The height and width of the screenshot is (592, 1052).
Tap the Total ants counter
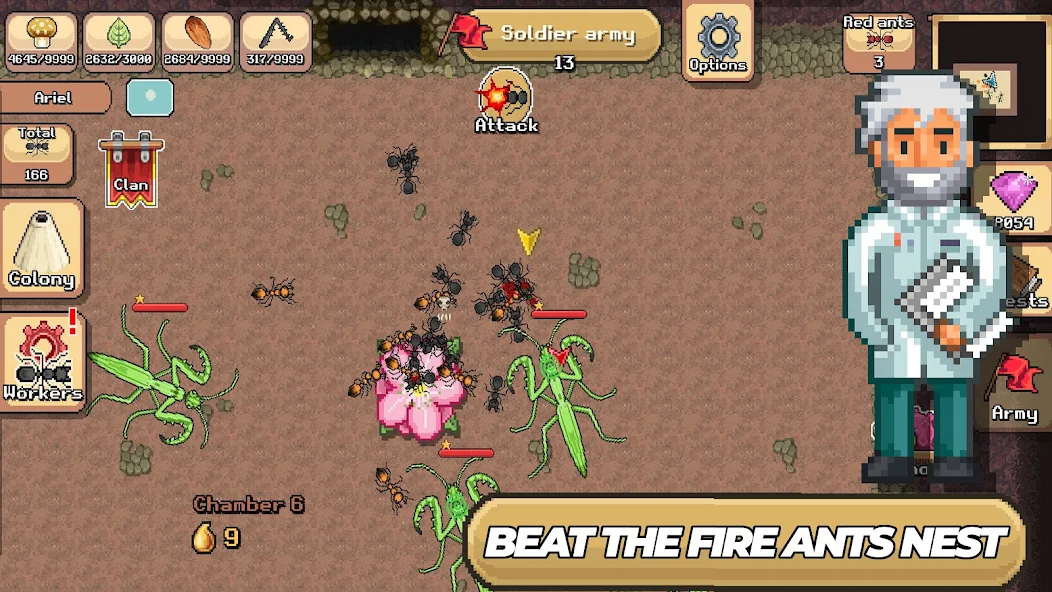[x=37, y=153]
